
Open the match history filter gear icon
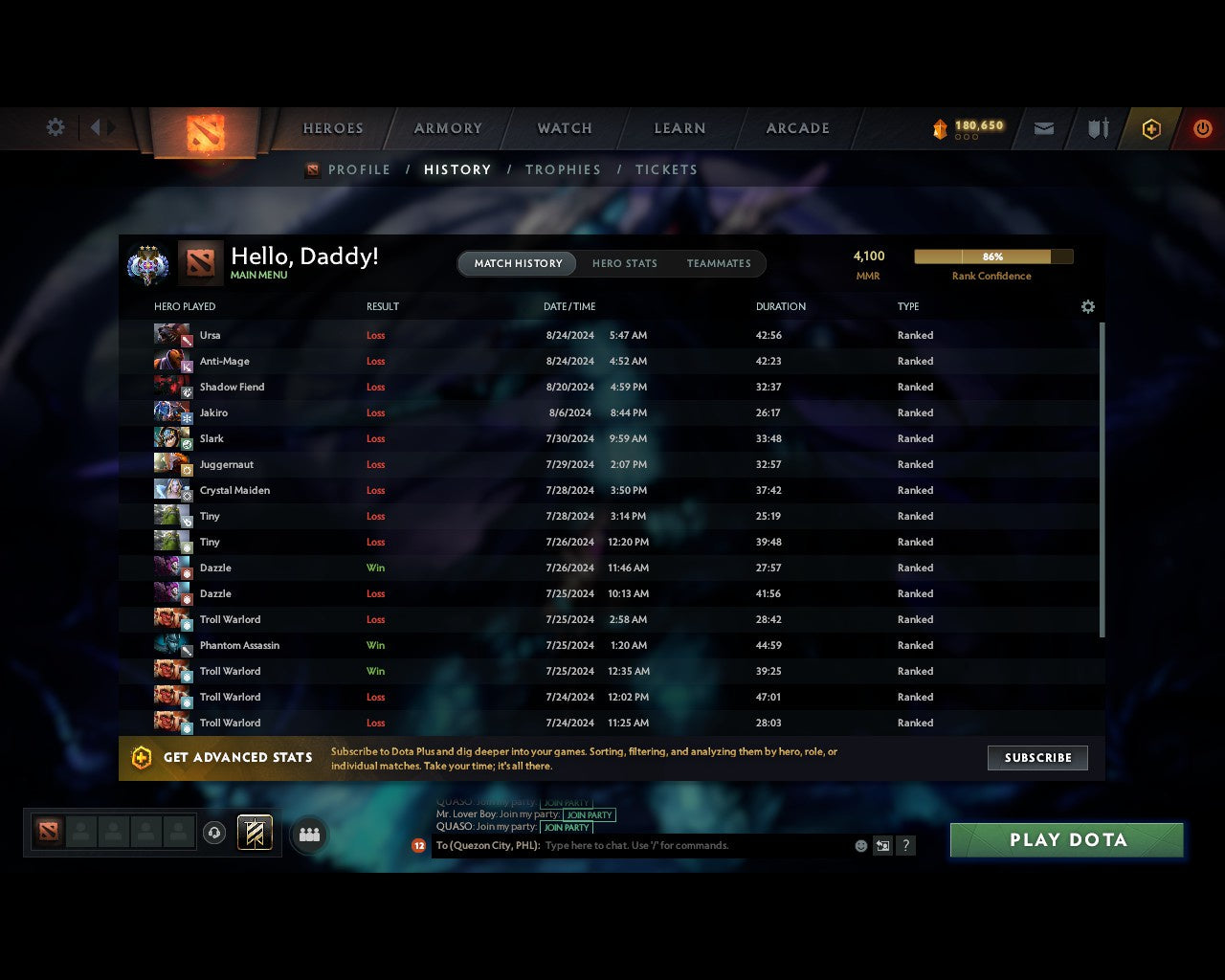tap(1087, 306)
